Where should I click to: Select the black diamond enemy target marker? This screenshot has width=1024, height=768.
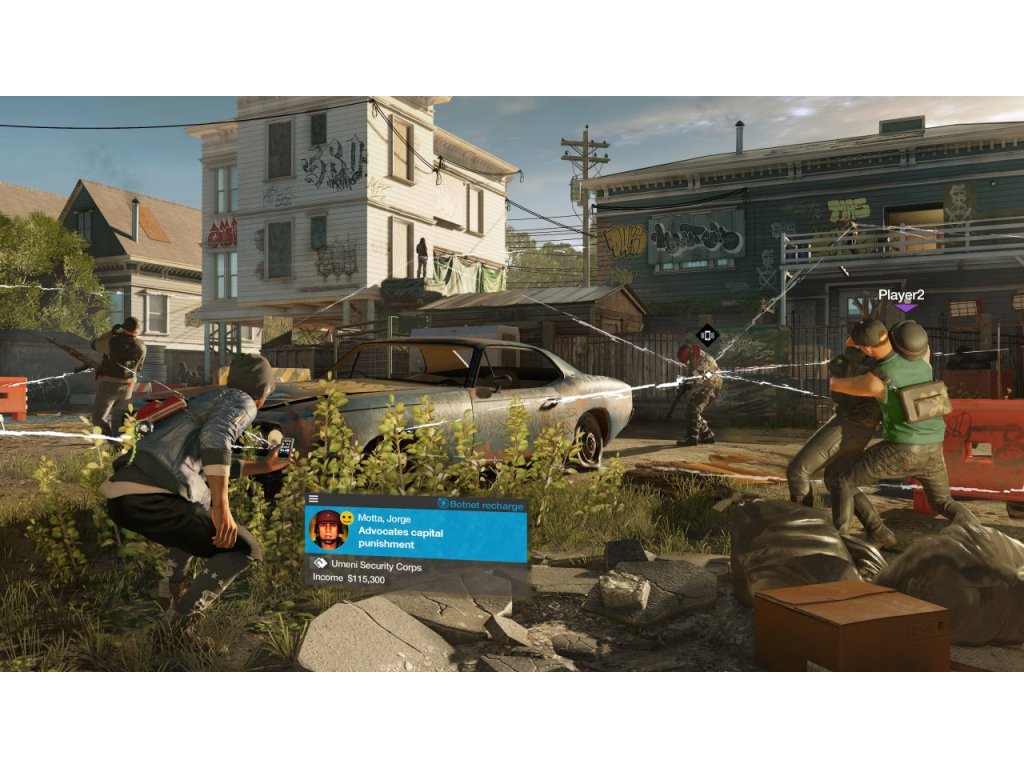pos(708,336)
